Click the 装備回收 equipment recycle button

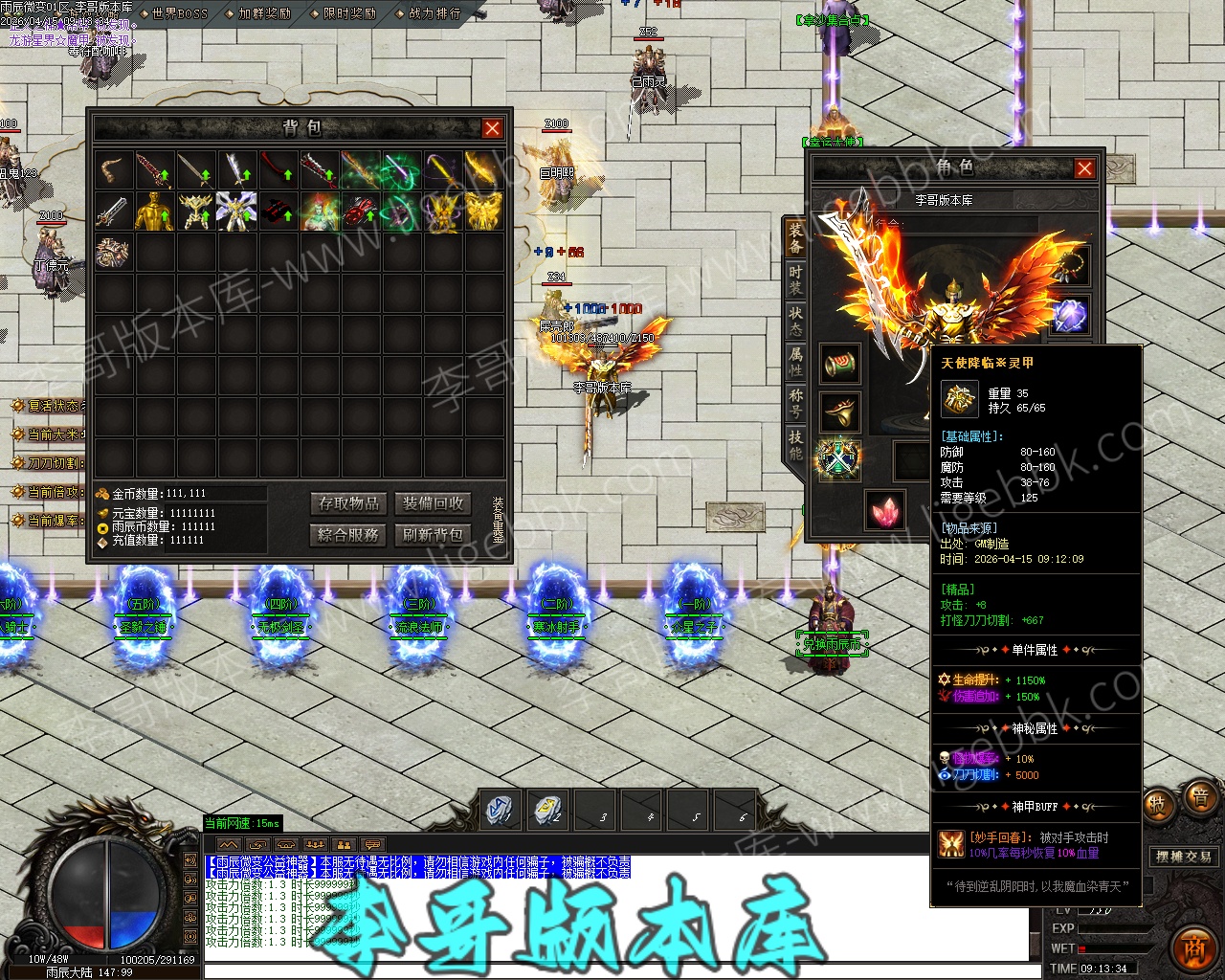click(433, 503)
